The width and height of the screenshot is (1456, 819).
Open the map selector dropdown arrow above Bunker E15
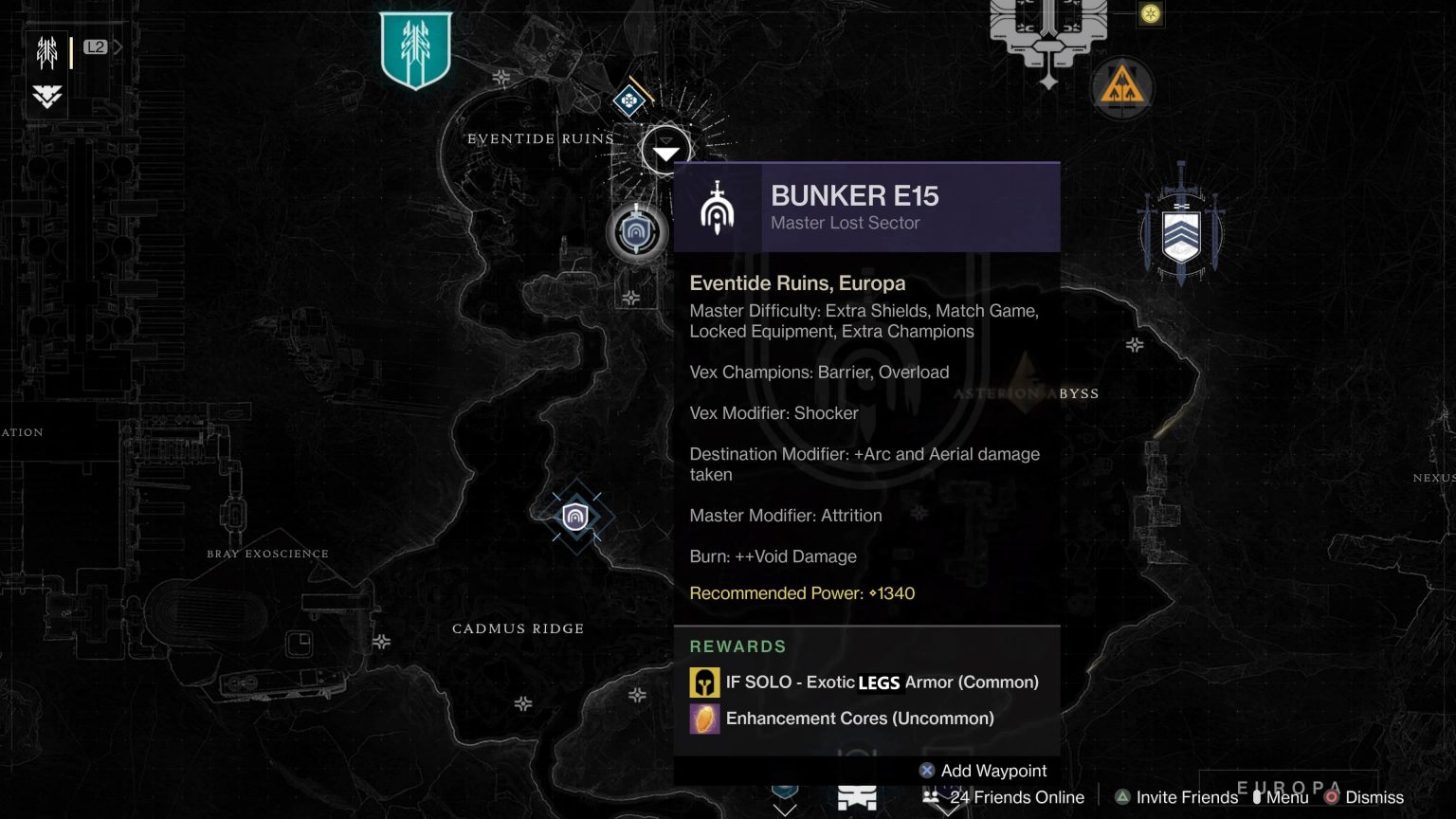[x=665, y=149]
